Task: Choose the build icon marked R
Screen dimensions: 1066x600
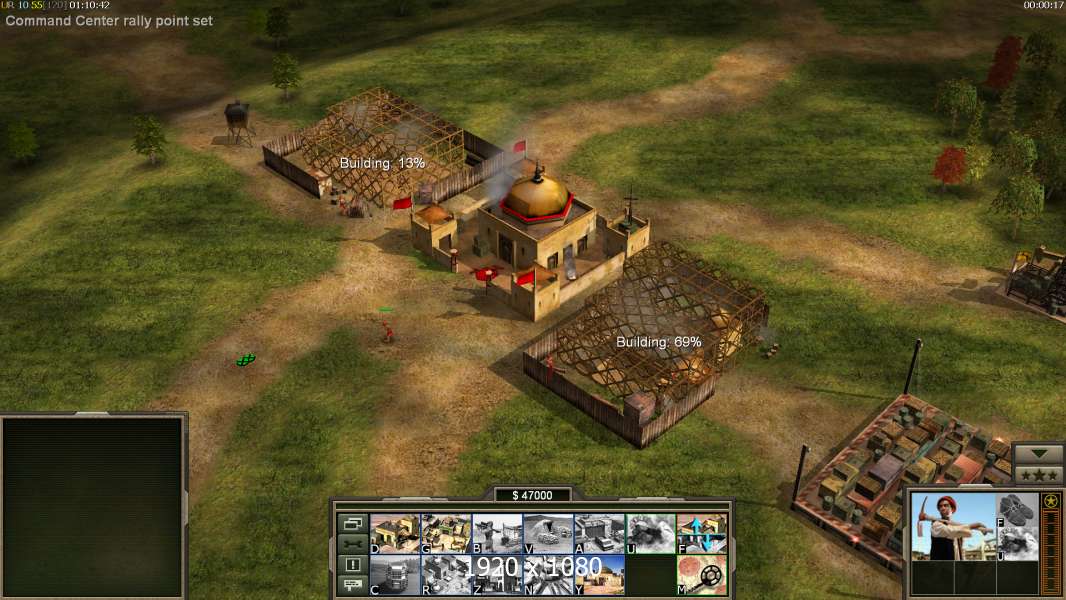Action: [x=446, y=575]
